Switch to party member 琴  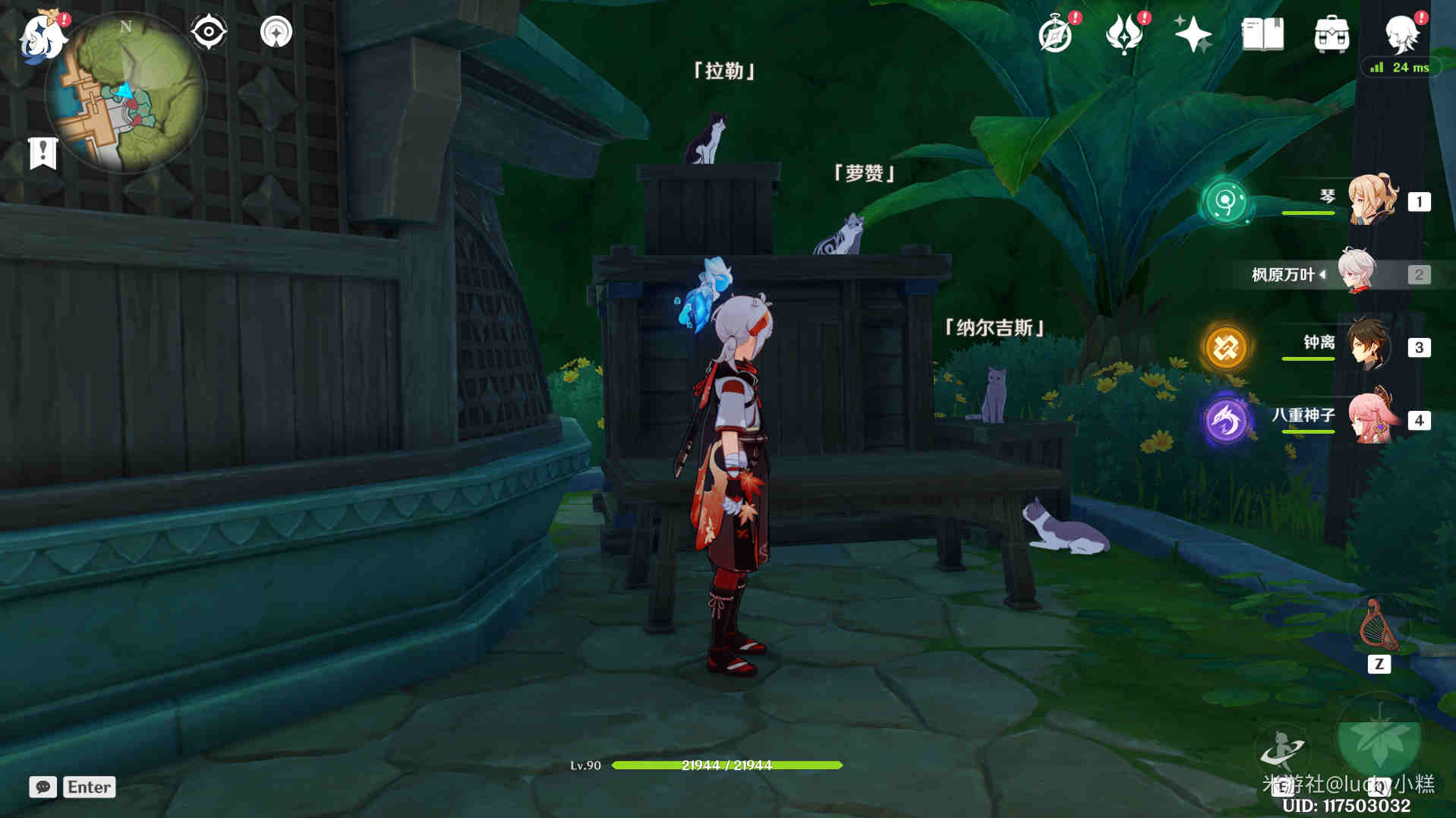coord(1371,201)
